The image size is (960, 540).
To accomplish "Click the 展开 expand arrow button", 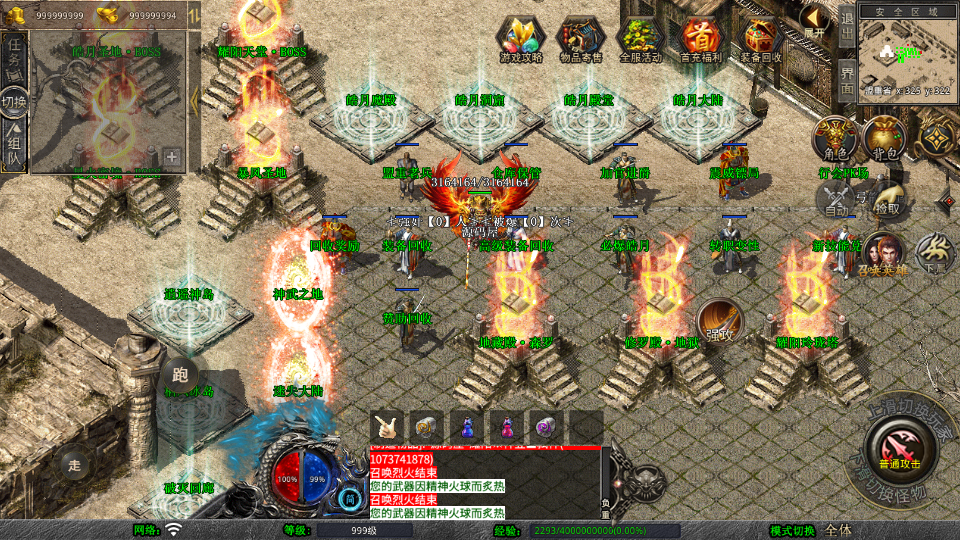I will click(816, 20).
